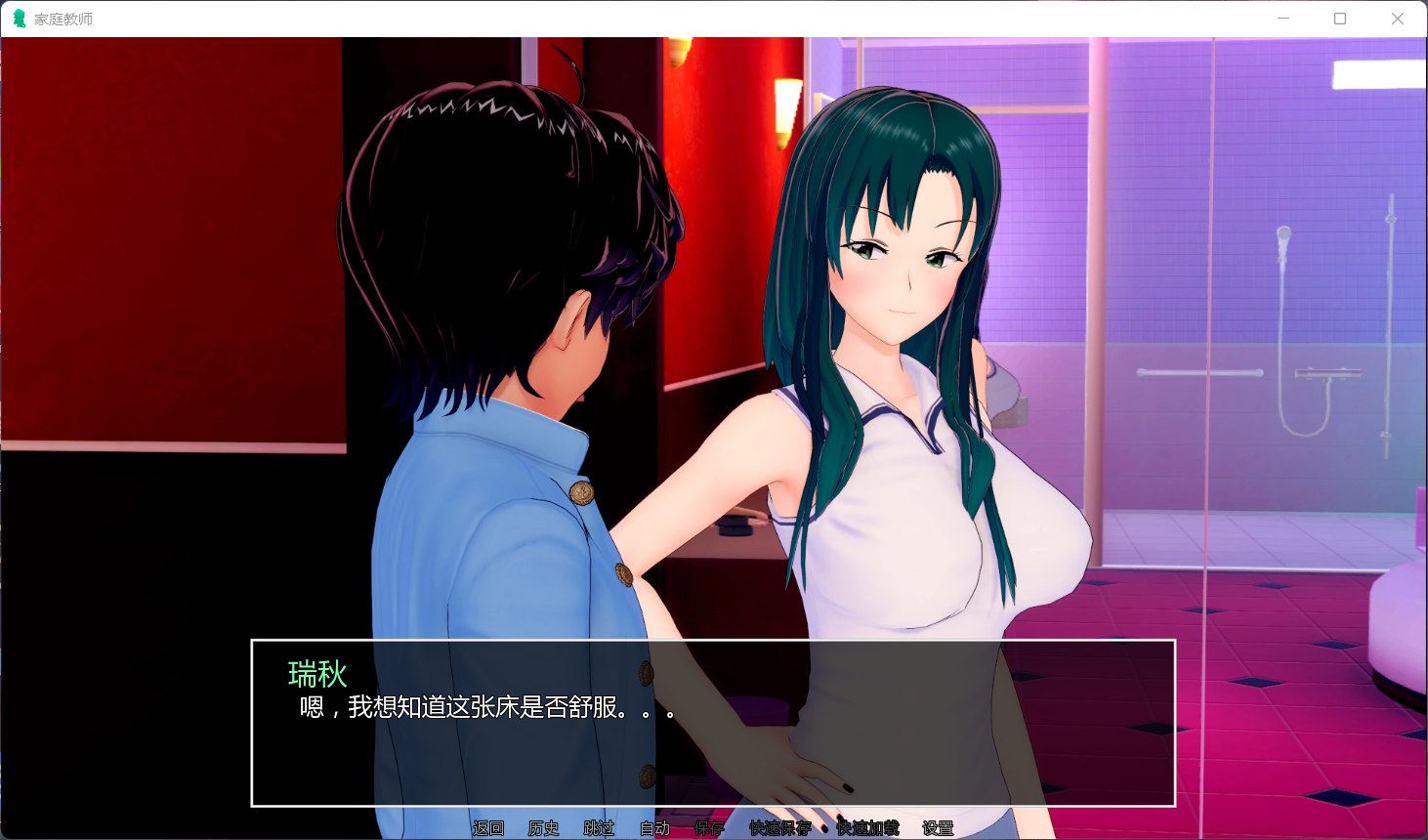
Task: Minimize the 家庭教师 game window
Action: tap(1282, 19)
